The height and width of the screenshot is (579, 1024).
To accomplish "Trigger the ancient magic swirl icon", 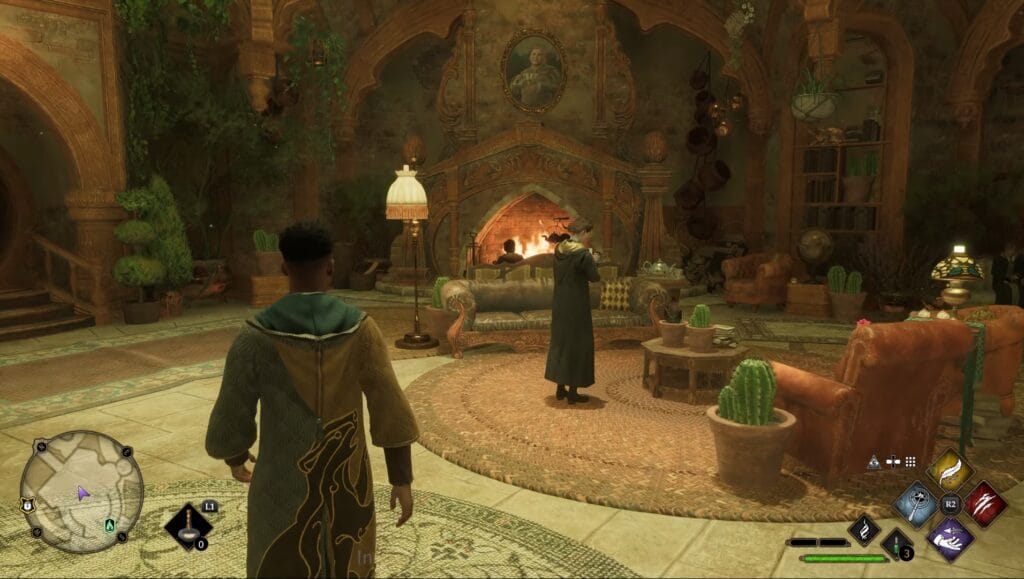I will [863, 529].
